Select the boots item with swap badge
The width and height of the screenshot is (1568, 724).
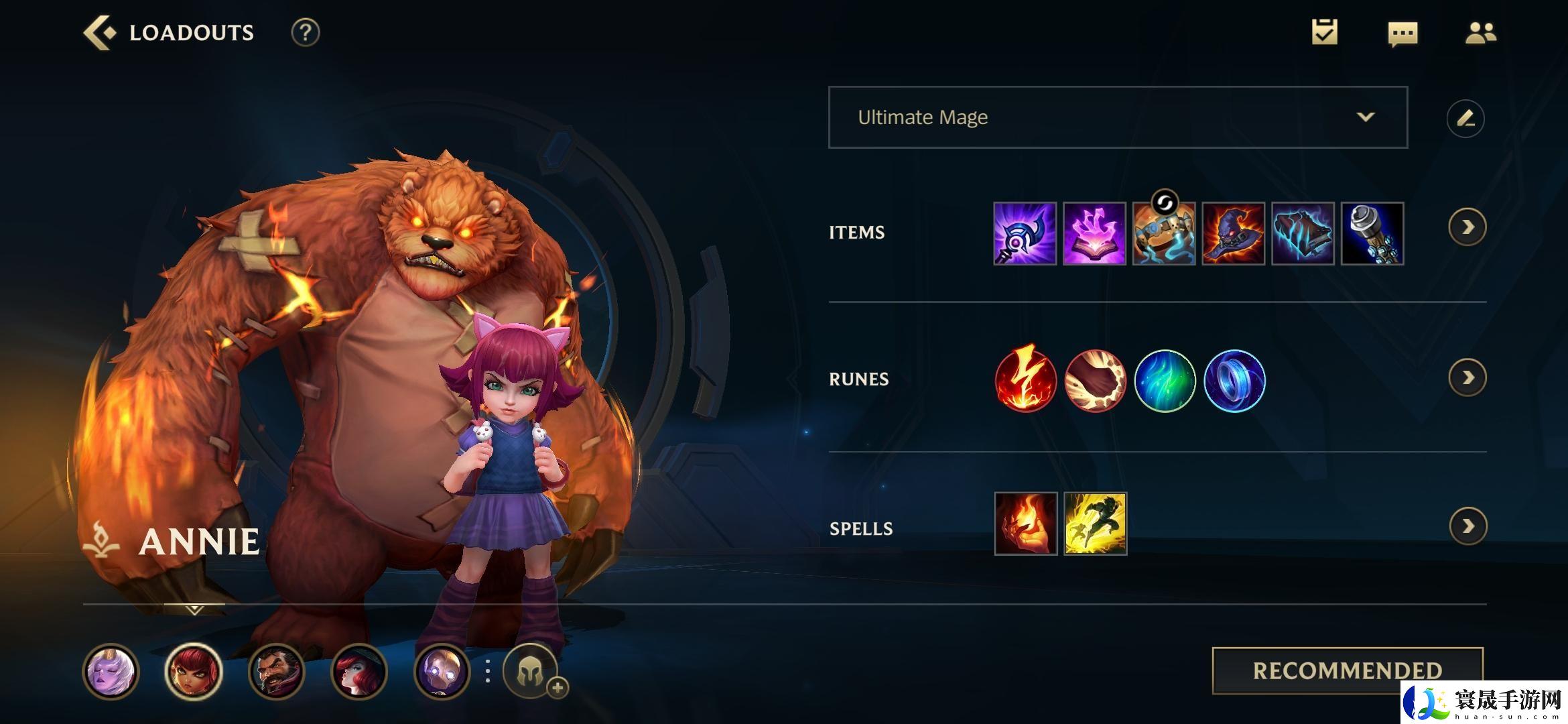click(x=1164, y=233)
